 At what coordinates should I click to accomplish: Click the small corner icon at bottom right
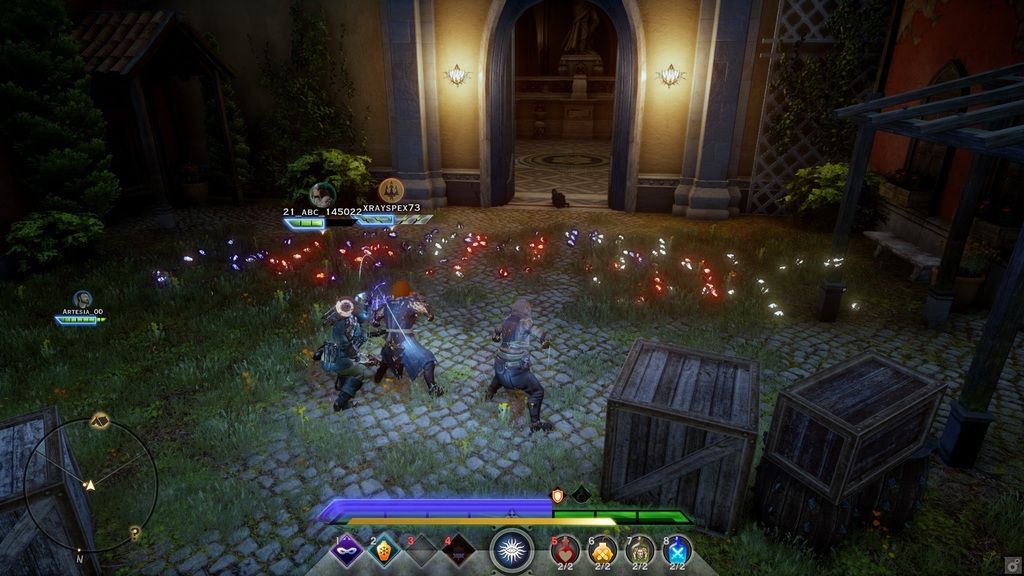[1012, 564]
